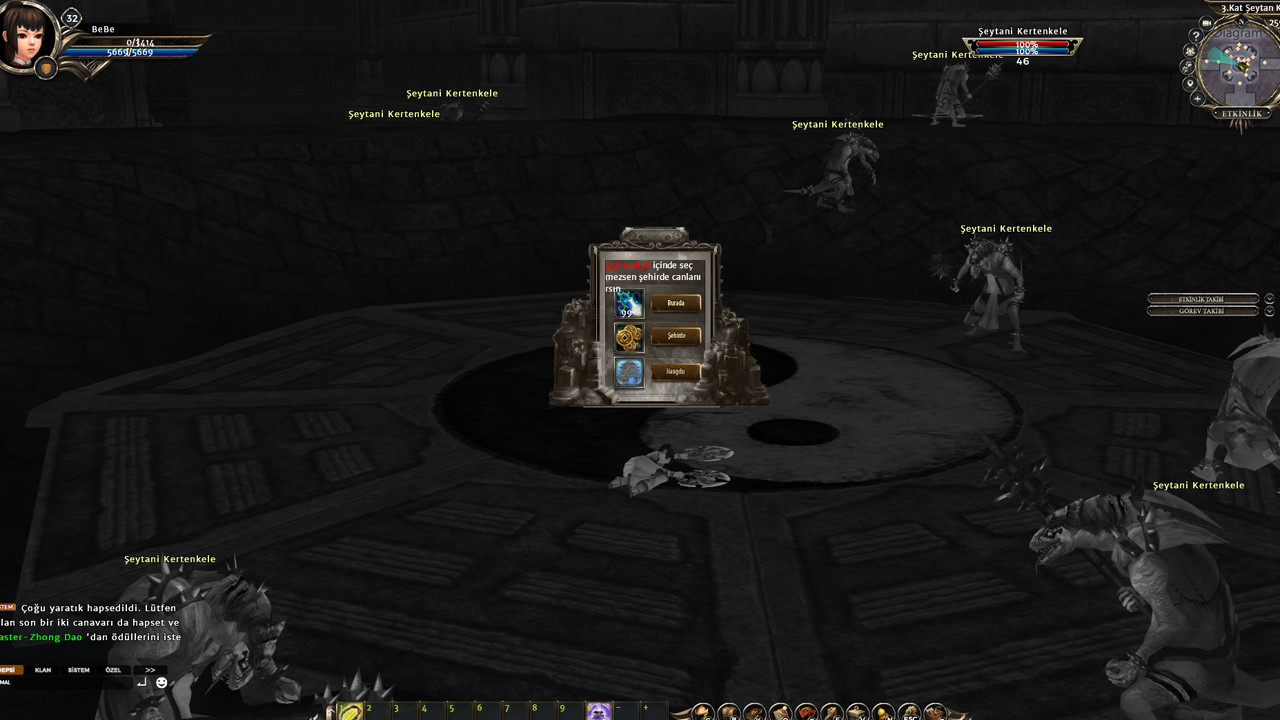Switch to the KLAN chat tab
The height and width of the screenshot is (720, 1280).
(x=42, y=670)
